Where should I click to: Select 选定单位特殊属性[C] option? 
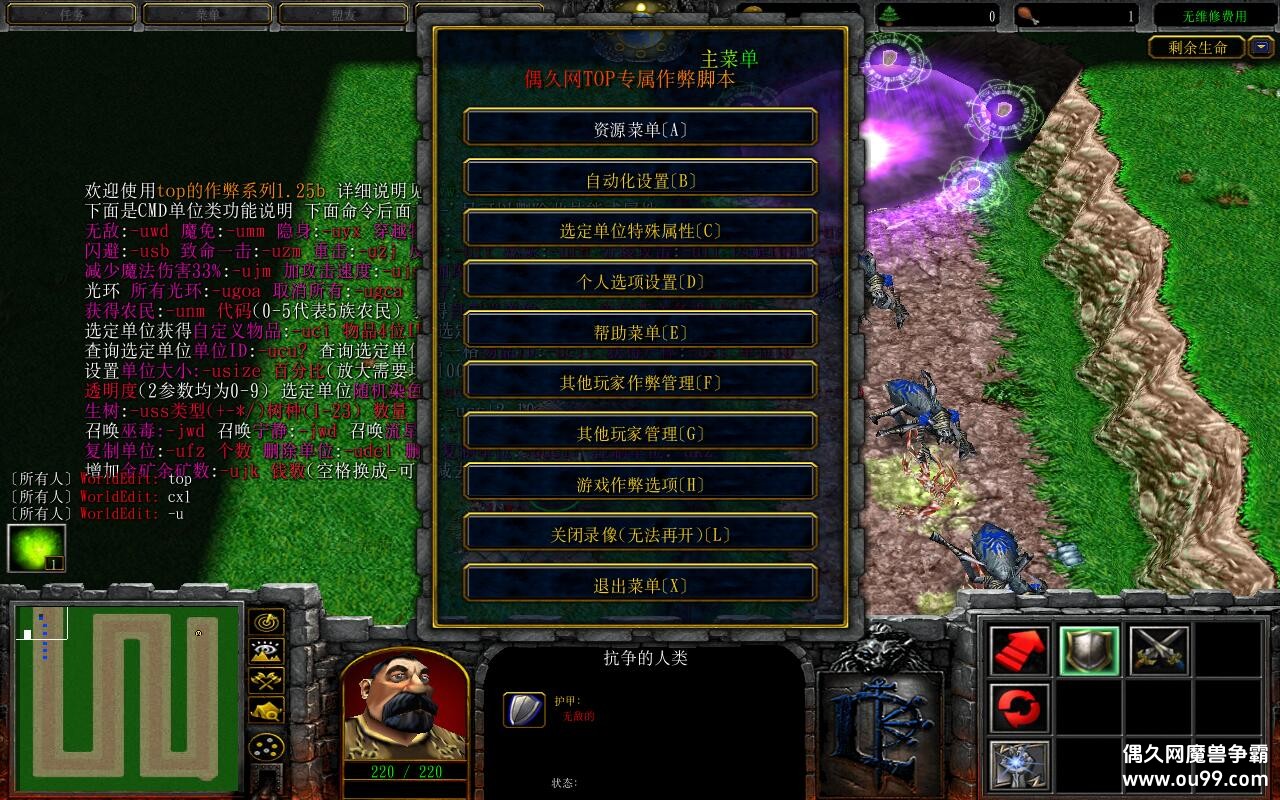640,230
